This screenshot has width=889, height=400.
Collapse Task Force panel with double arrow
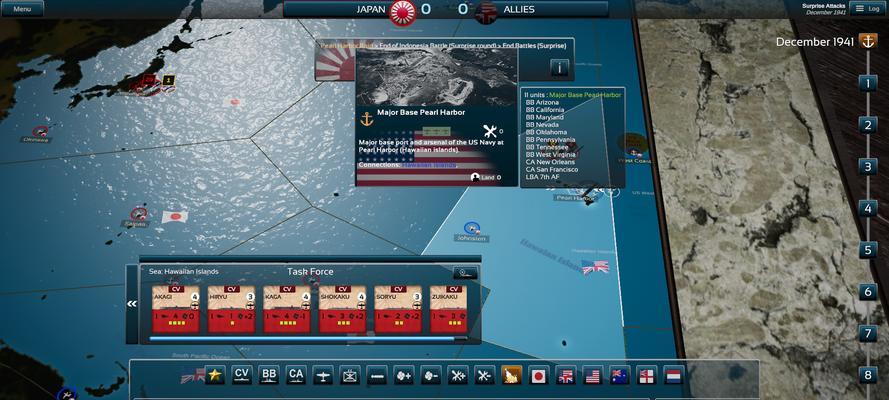coord(132,303)
